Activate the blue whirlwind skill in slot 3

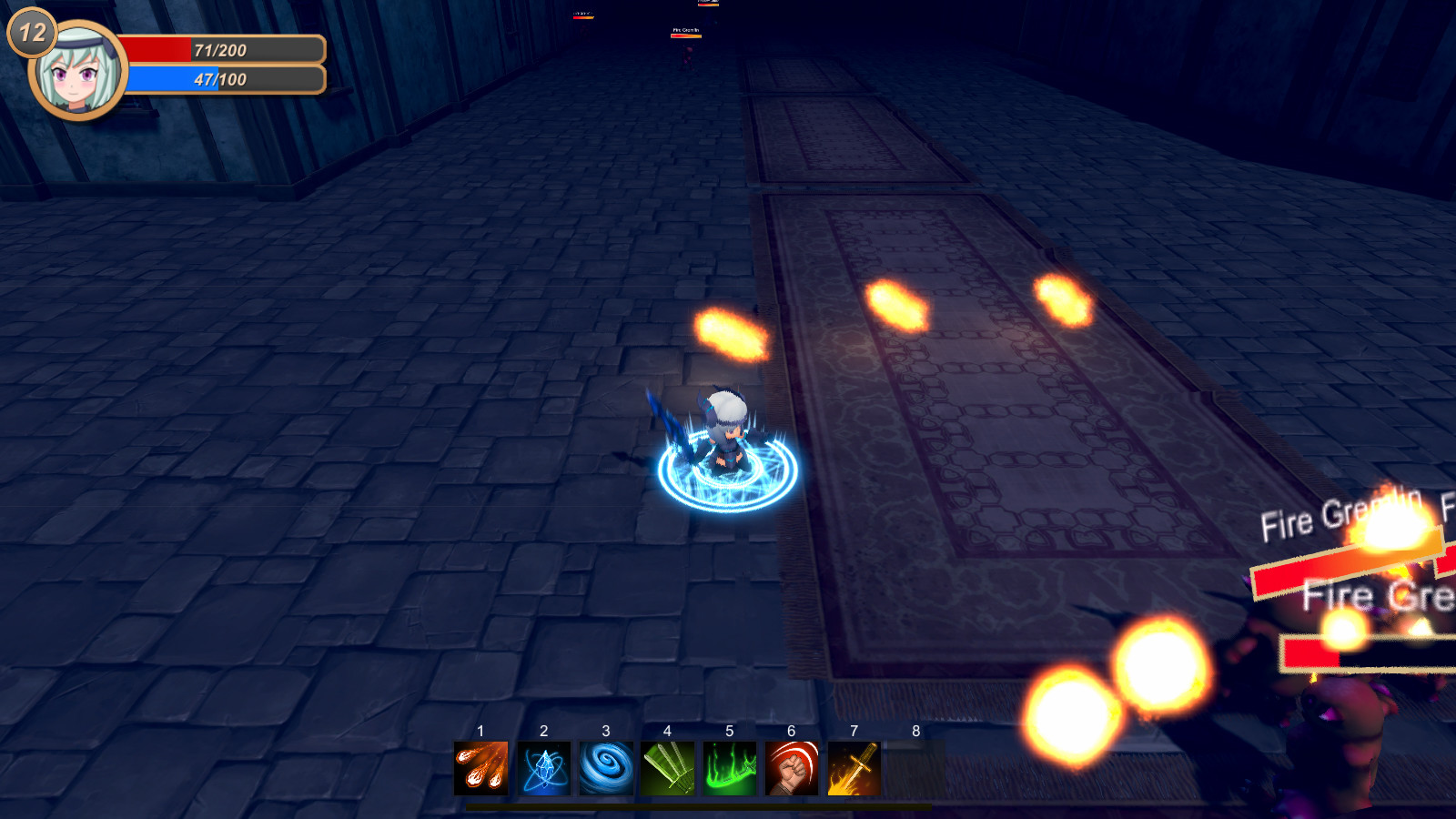point(606,769)
